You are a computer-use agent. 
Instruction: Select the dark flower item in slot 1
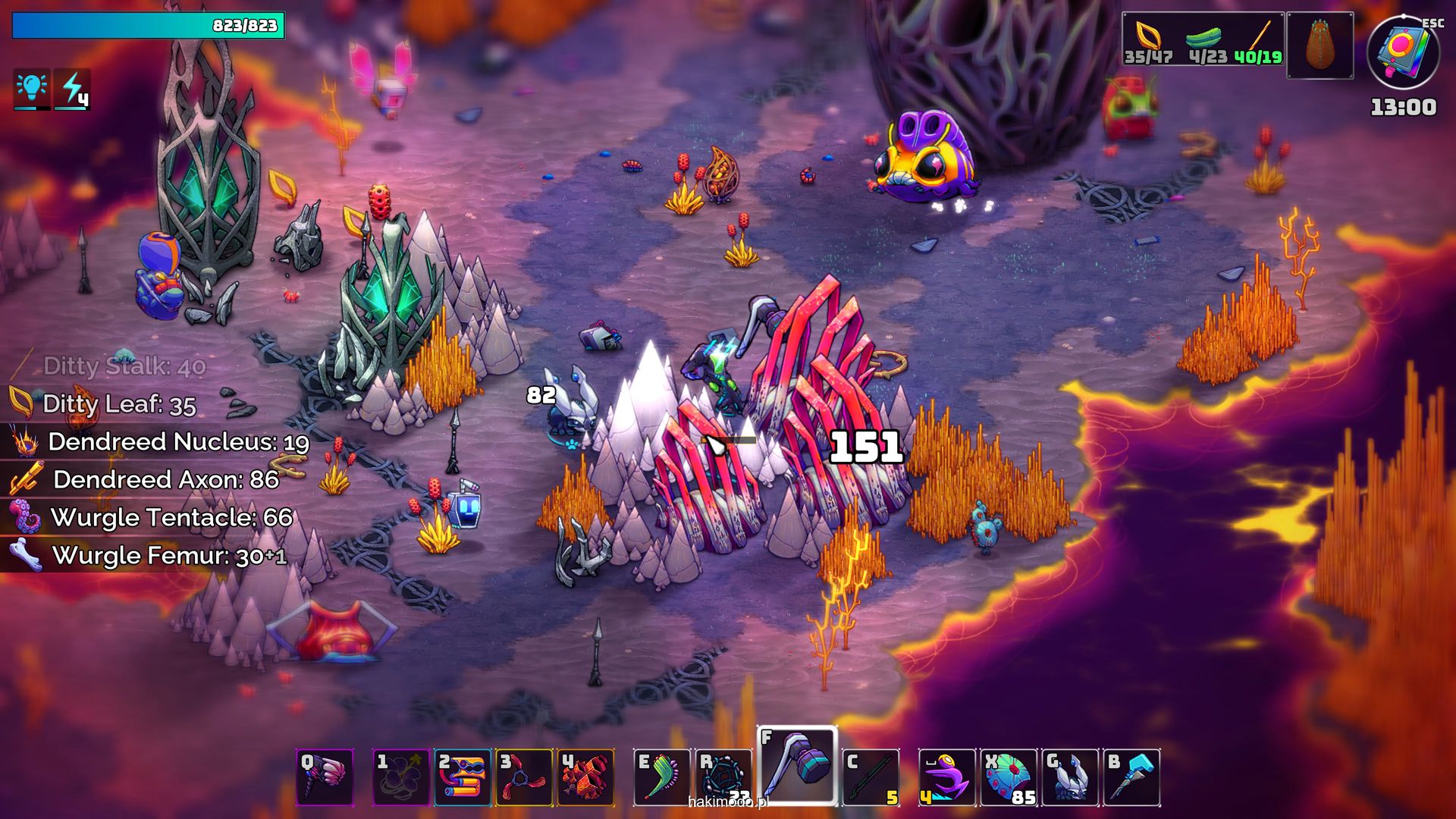pyautogui.click(x=401, y=777)
